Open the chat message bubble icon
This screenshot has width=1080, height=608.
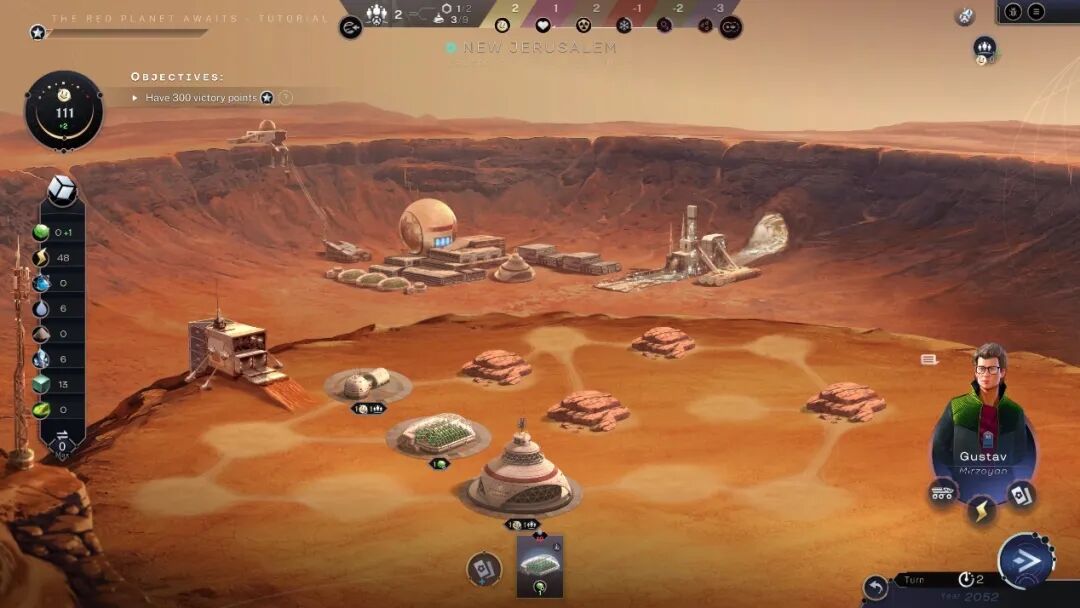(x=929, y=359)
